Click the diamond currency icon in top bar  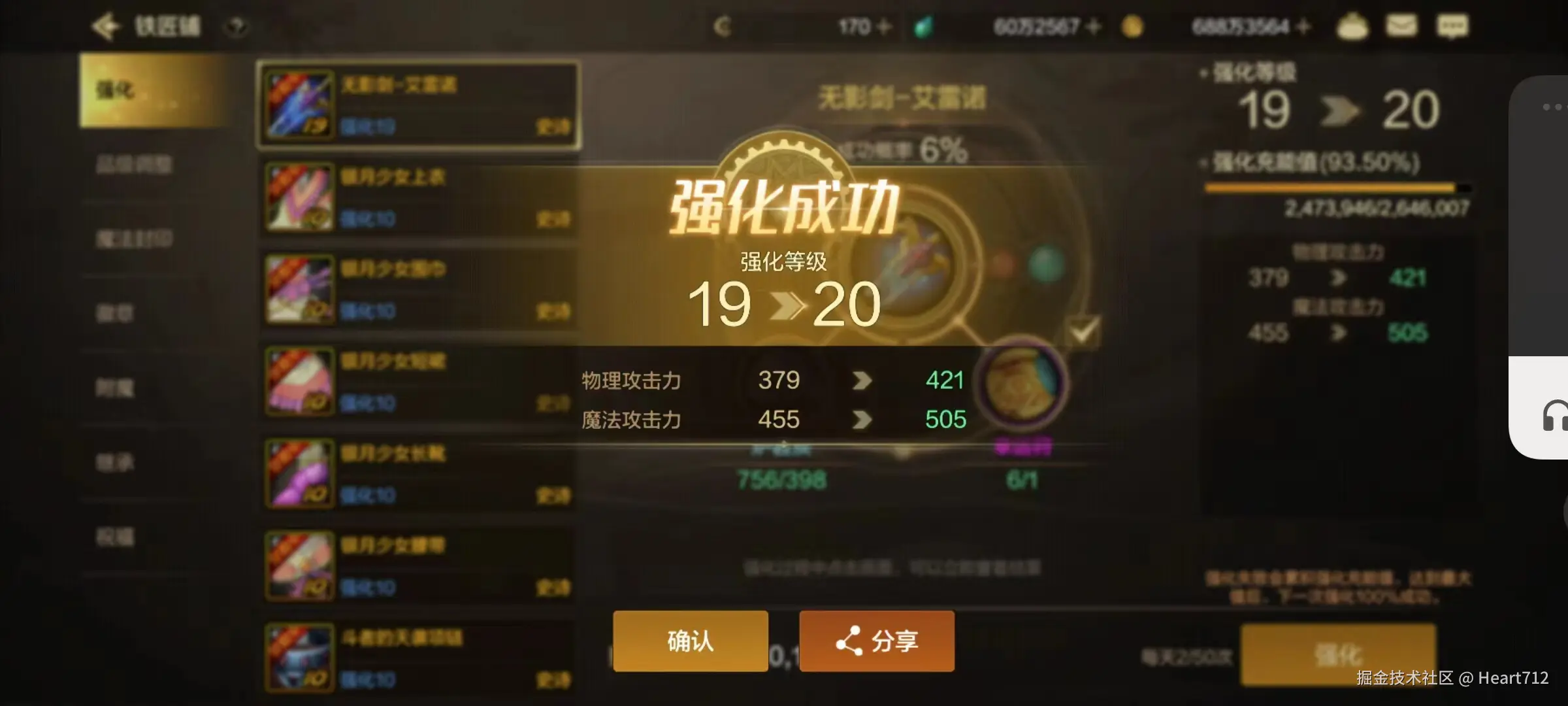click(925, 26)
